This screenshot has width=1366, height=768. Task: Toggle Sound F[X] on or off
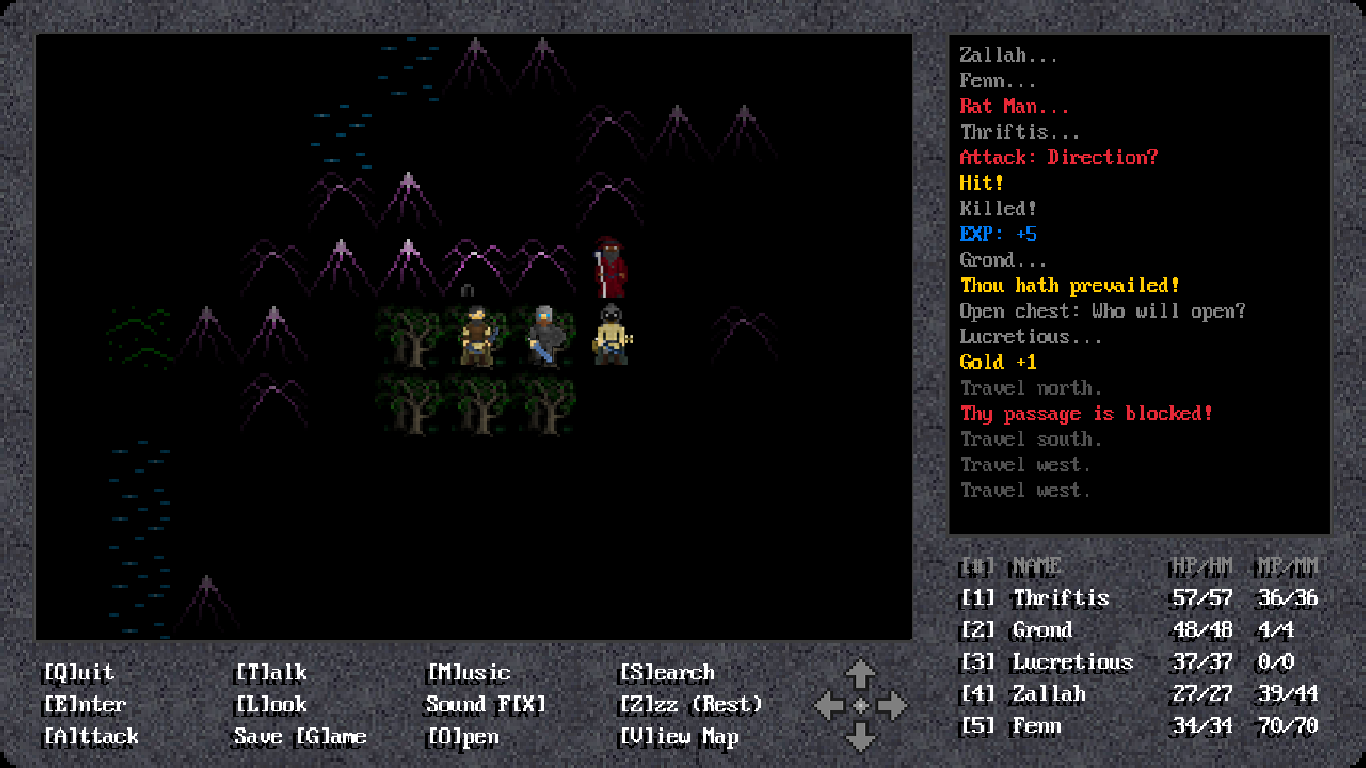(x=486, y=704)
